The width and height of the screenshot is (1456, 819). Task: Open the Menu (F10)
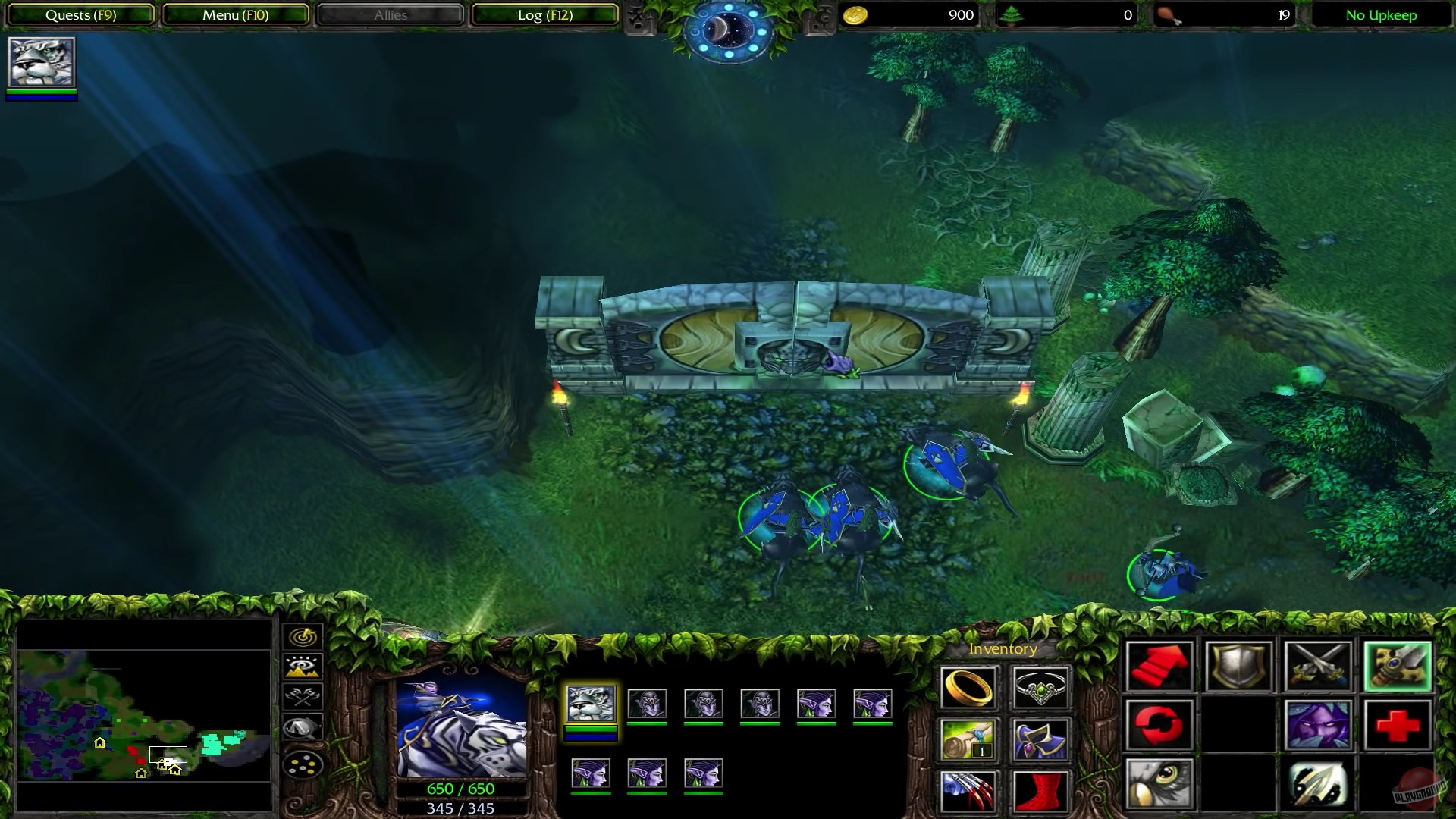click(234, 14)
